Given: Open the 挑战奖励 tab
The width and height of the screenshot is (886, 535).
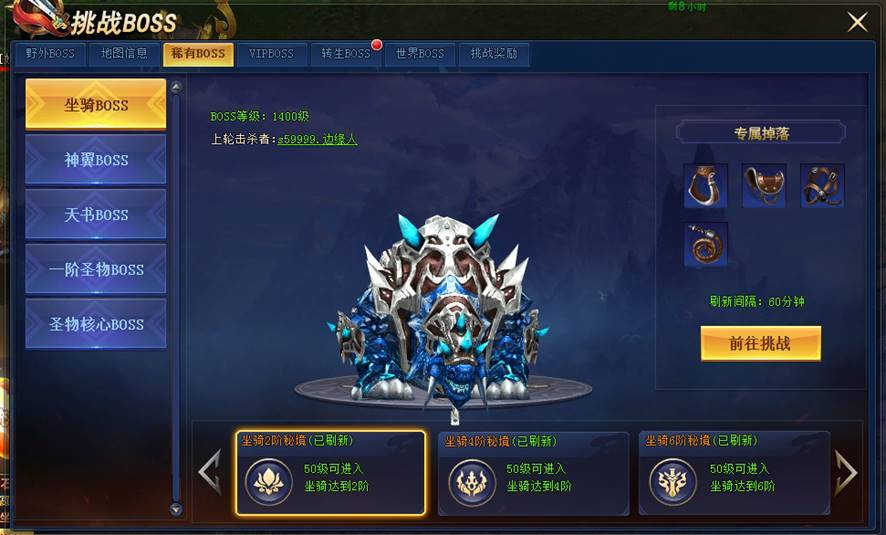Looking at the screenshot, I should click(494, 54).
